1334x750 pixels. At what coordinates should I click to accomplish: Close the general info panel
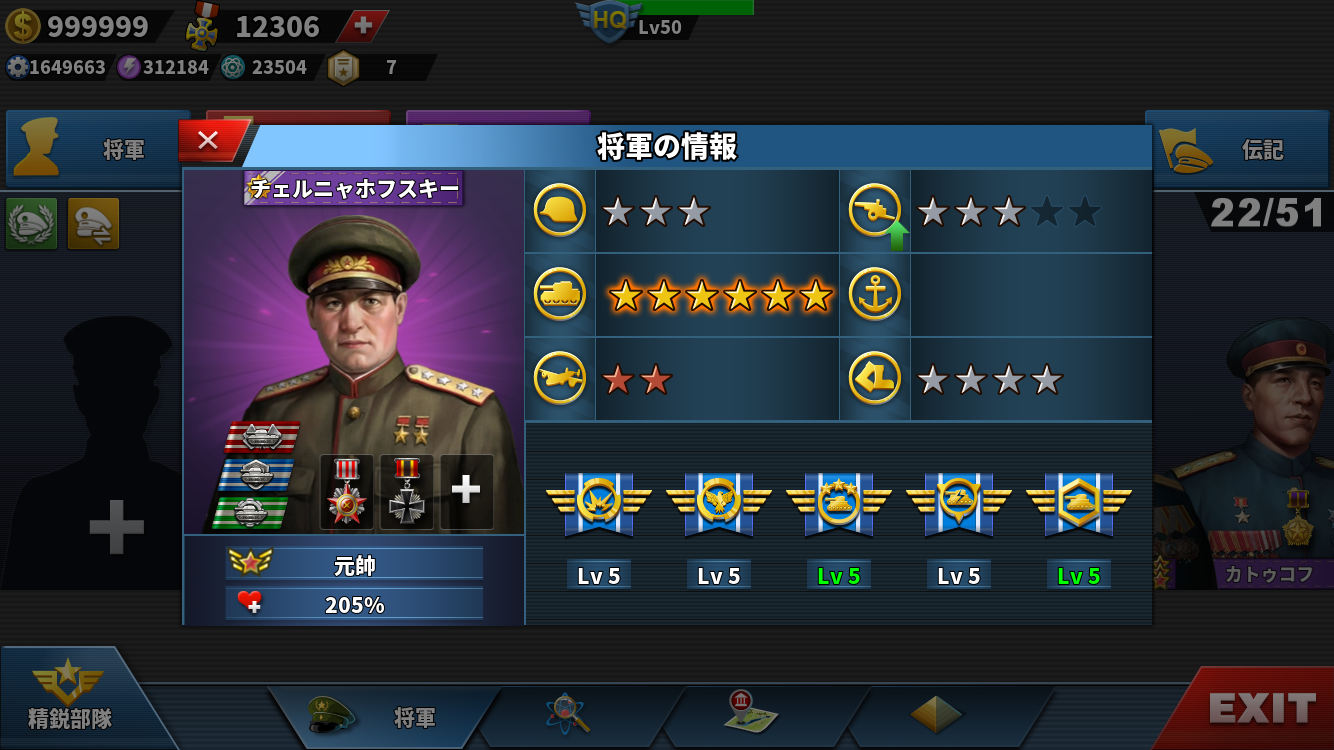click(x=208, y=141)
